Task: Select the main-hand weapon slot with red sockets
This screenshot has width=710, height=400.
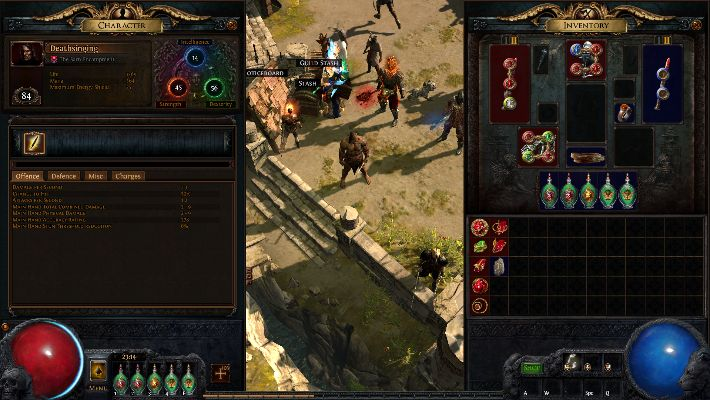Action: pos(510,85)
